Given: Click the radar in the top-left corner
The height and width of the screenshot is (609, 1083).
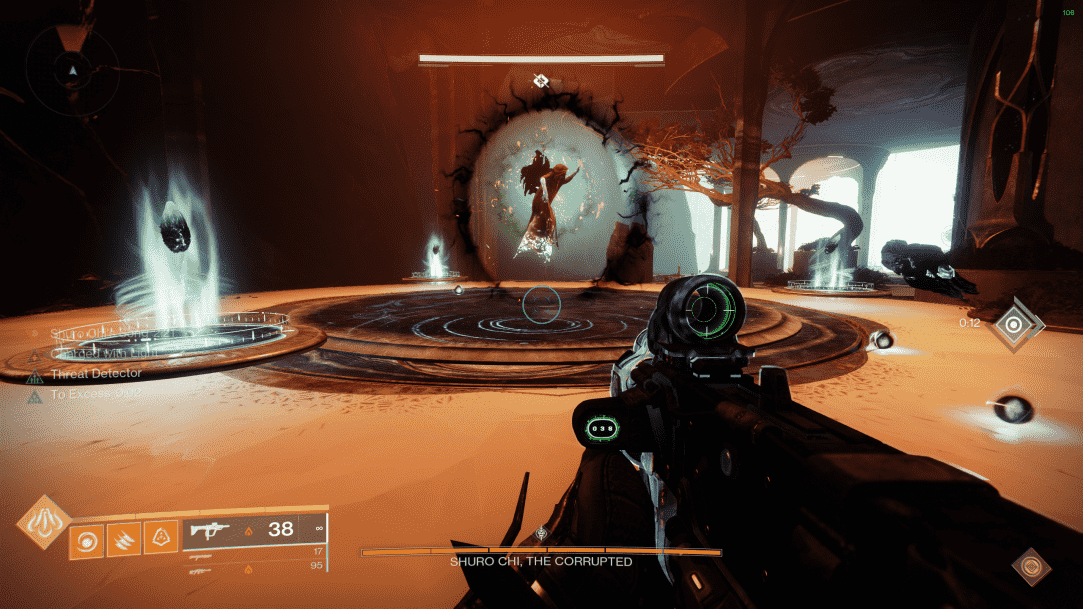Looking at the screenshot, I should point(71,71).
